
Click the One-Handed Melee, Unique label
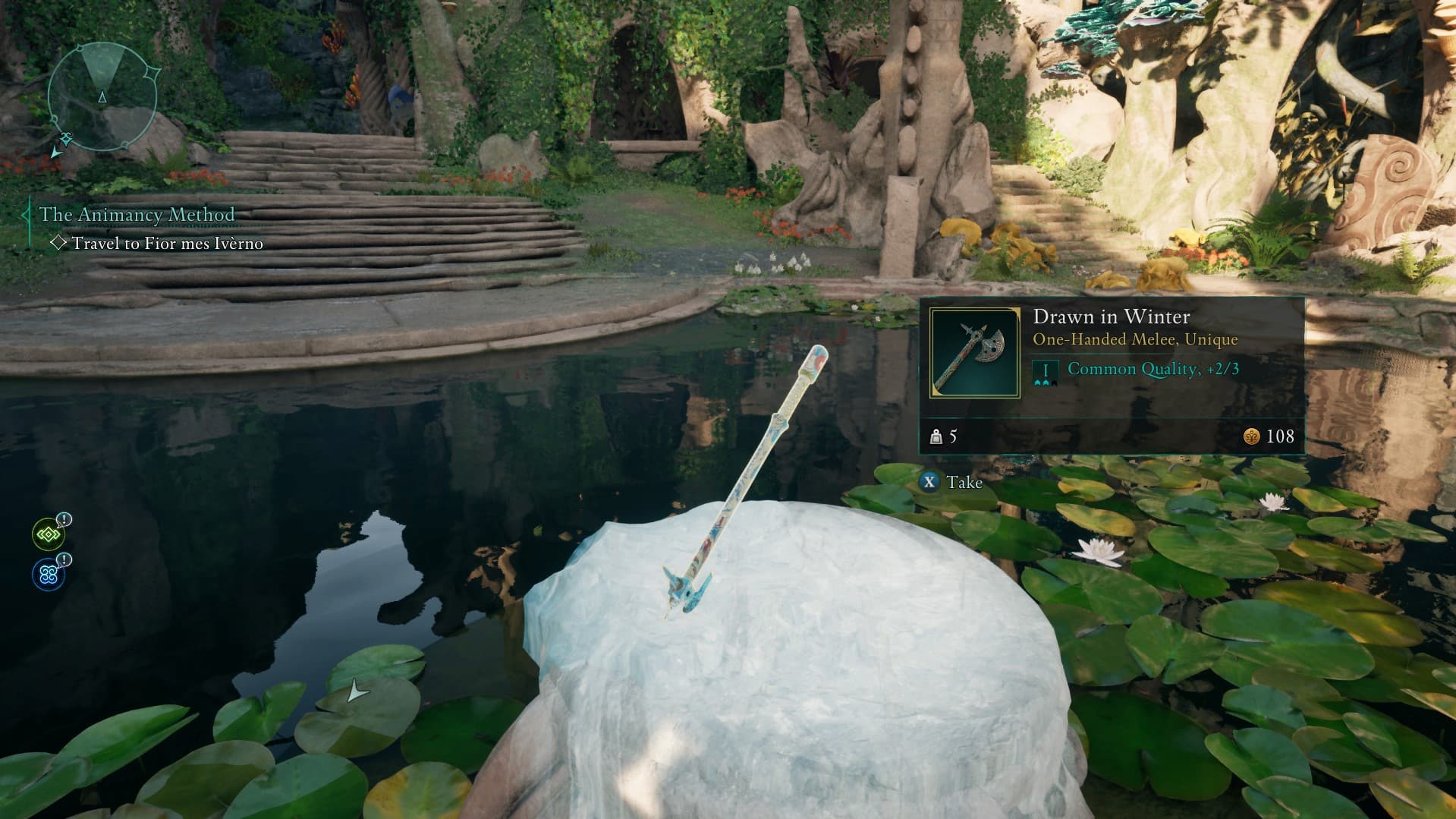[x=1135, y=339]
